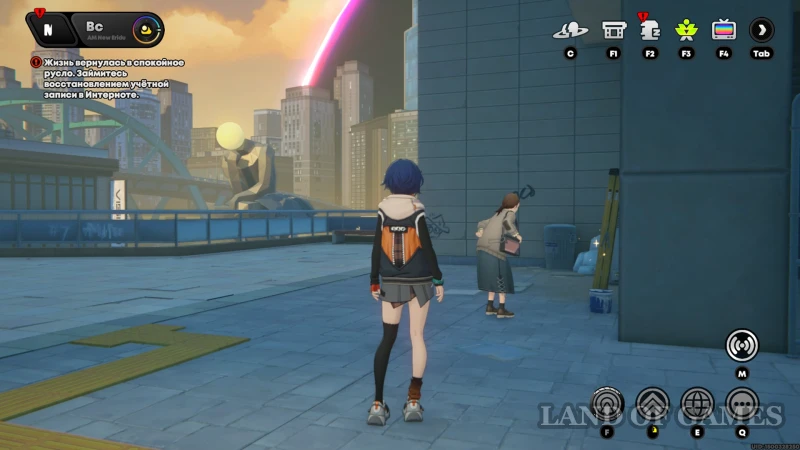
Task: Open the rainbow television icon
Action: (x=723, y=30)
